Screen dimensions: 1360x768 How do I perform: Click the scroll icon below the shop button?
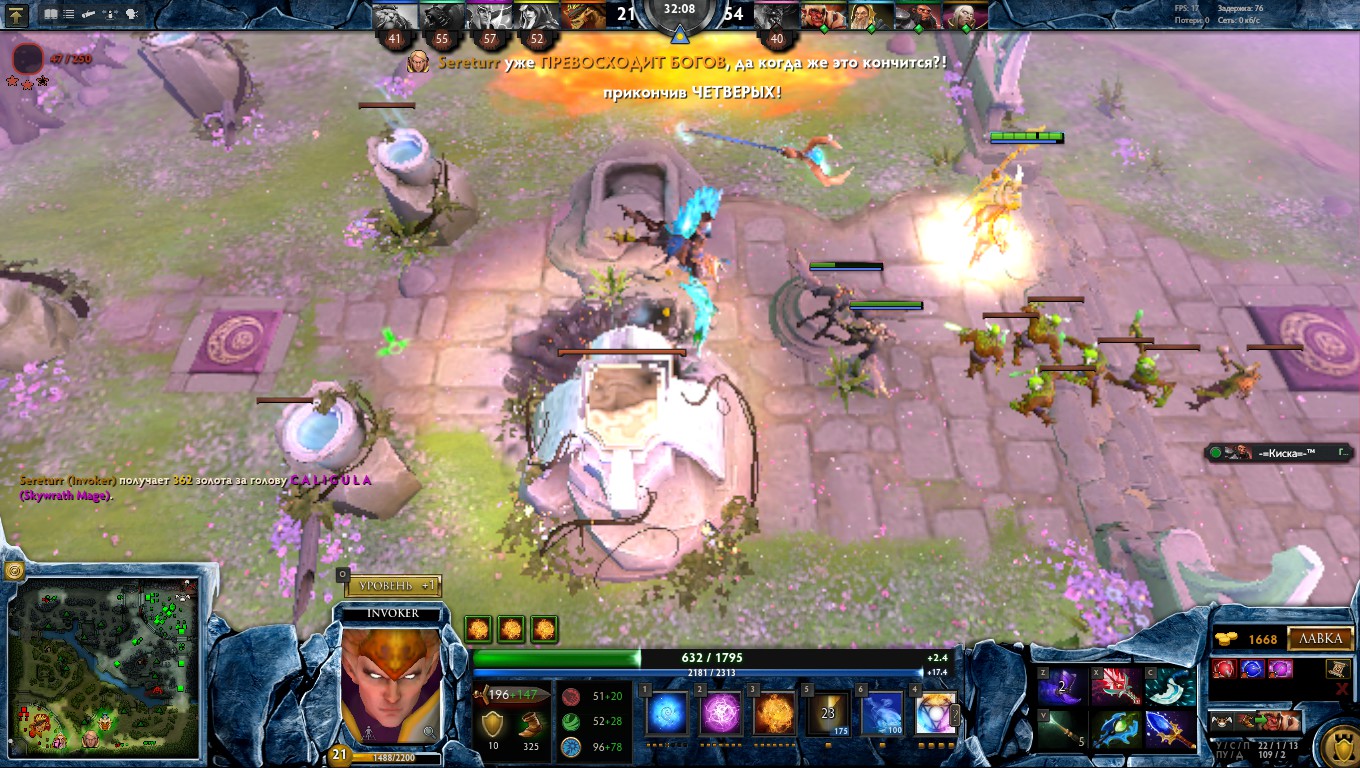click(x=1339, y=669)
